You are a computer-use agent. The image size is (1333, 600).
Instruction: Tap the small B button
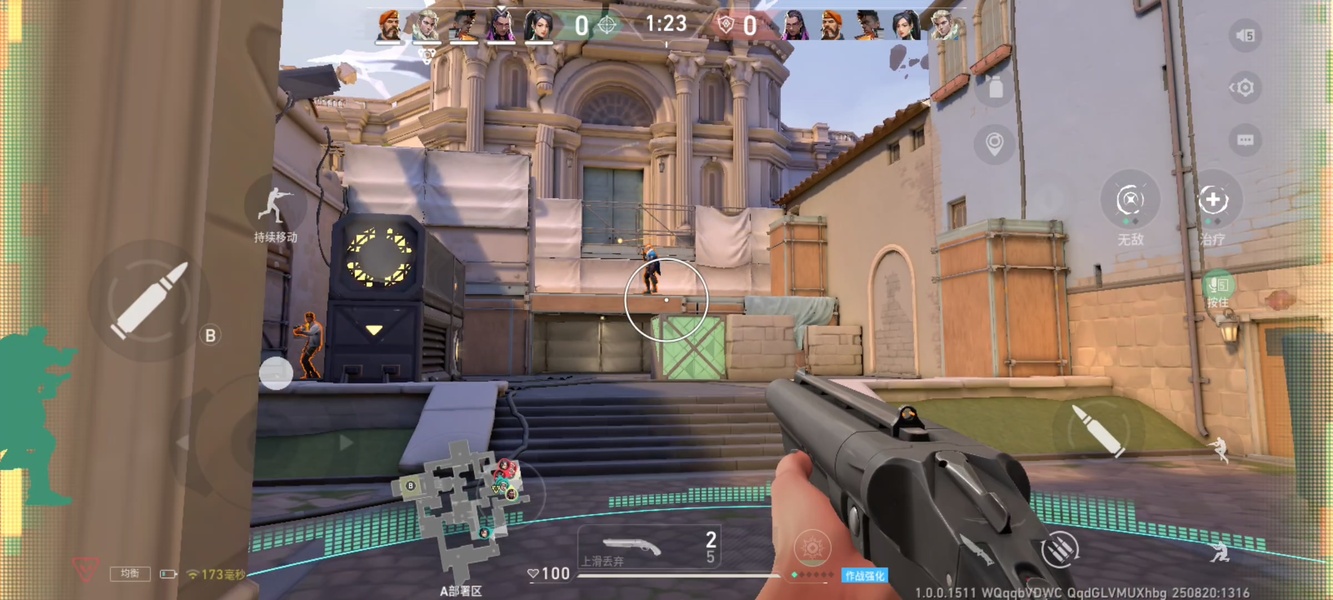click(210, 335)
